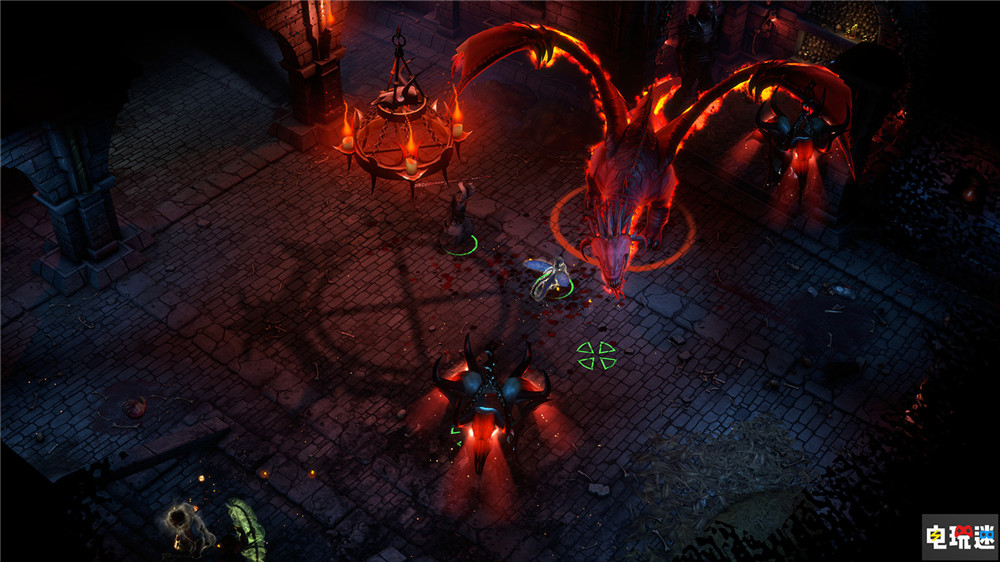
Task: Select the green-ringed party member beneath the chandelier
Action: pyautogui.click(x=460, y=220)
